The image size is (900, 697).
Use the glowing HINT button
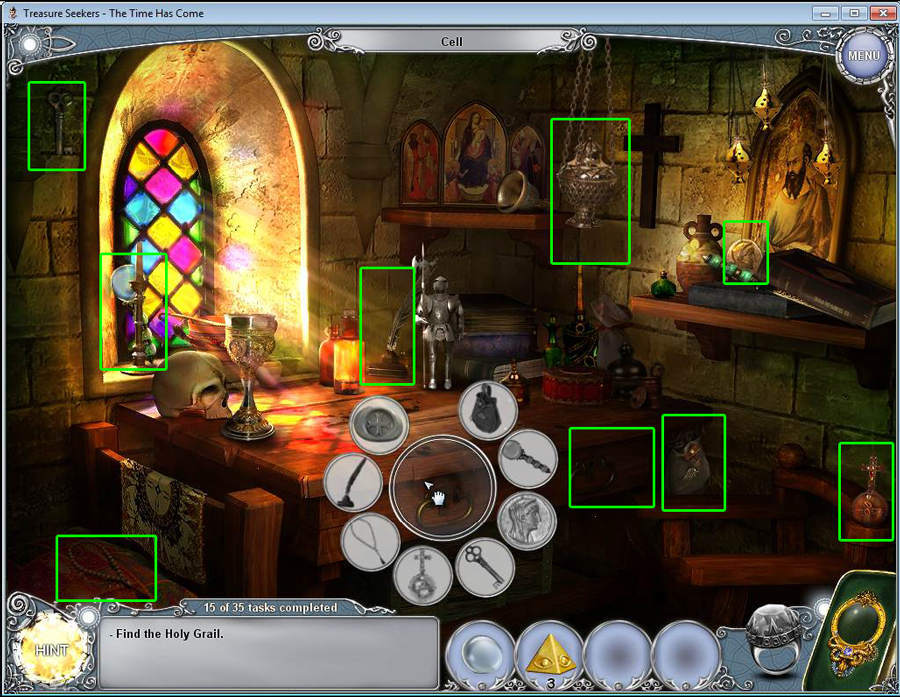pyautogui.click(x=51, y=649)
